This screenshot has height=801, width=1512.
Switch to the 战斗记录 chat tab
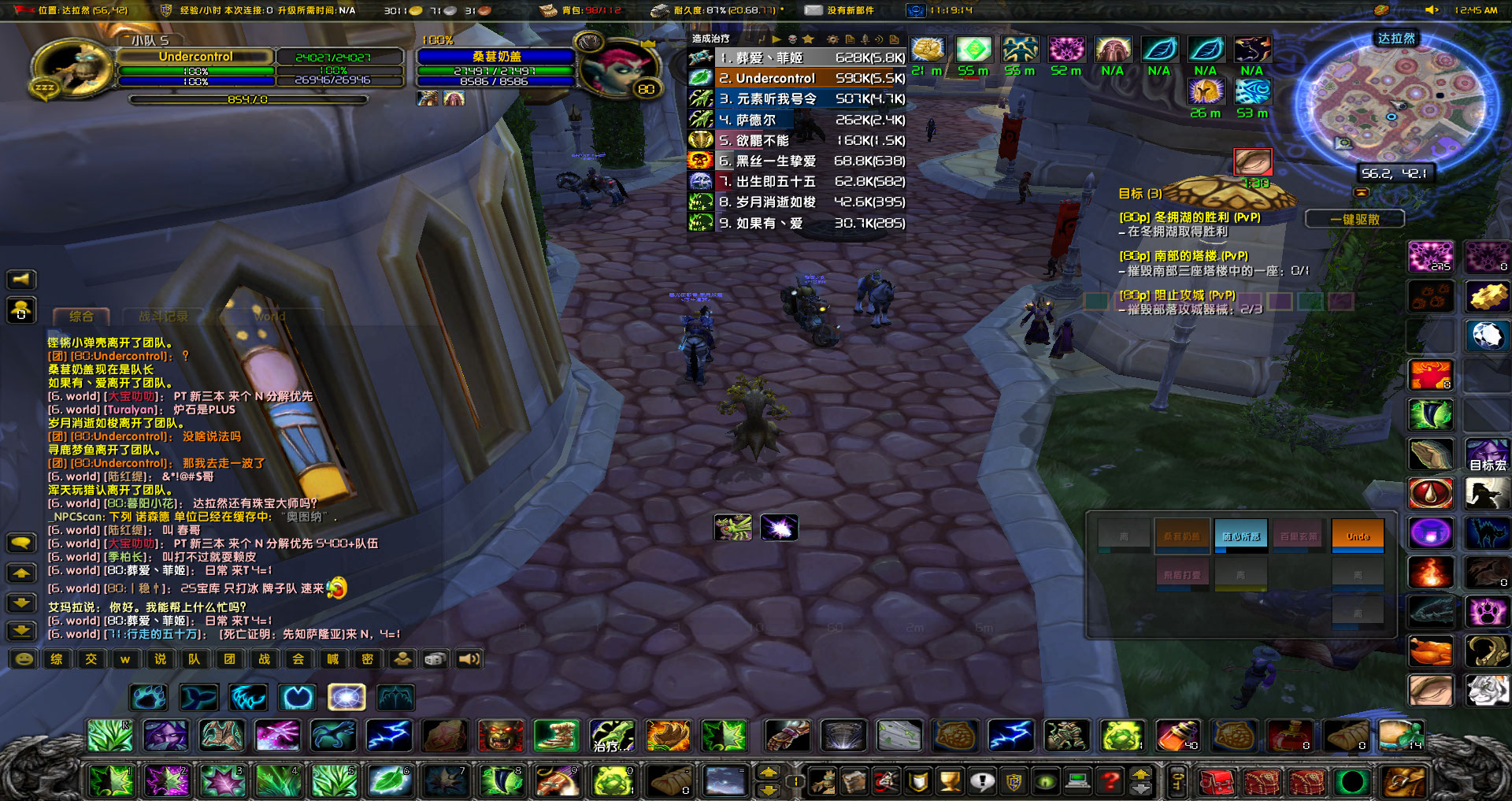pos(165,314)
